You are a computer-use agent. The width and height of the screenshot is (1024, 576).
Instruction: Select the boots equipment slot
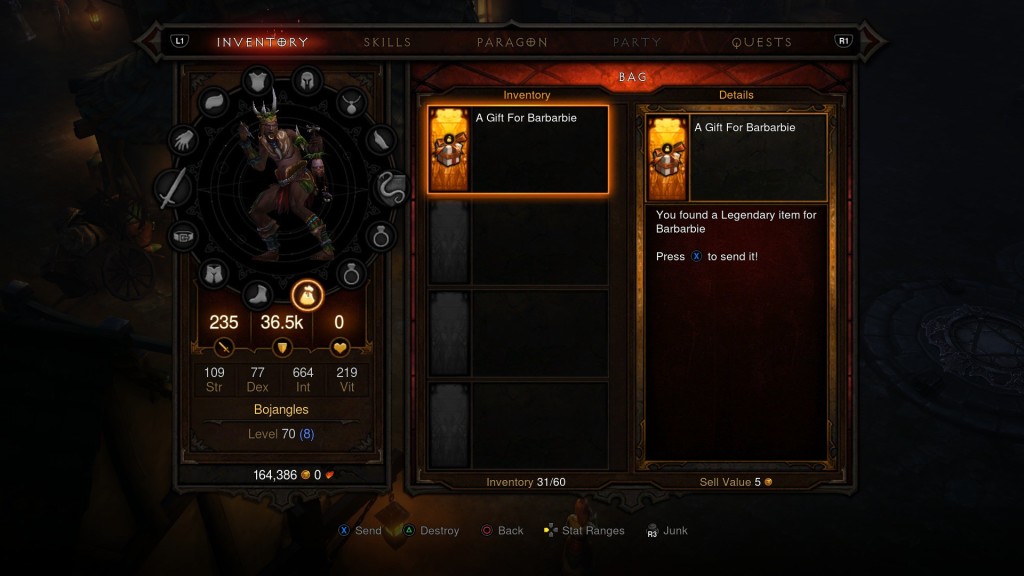coord(257,294)
